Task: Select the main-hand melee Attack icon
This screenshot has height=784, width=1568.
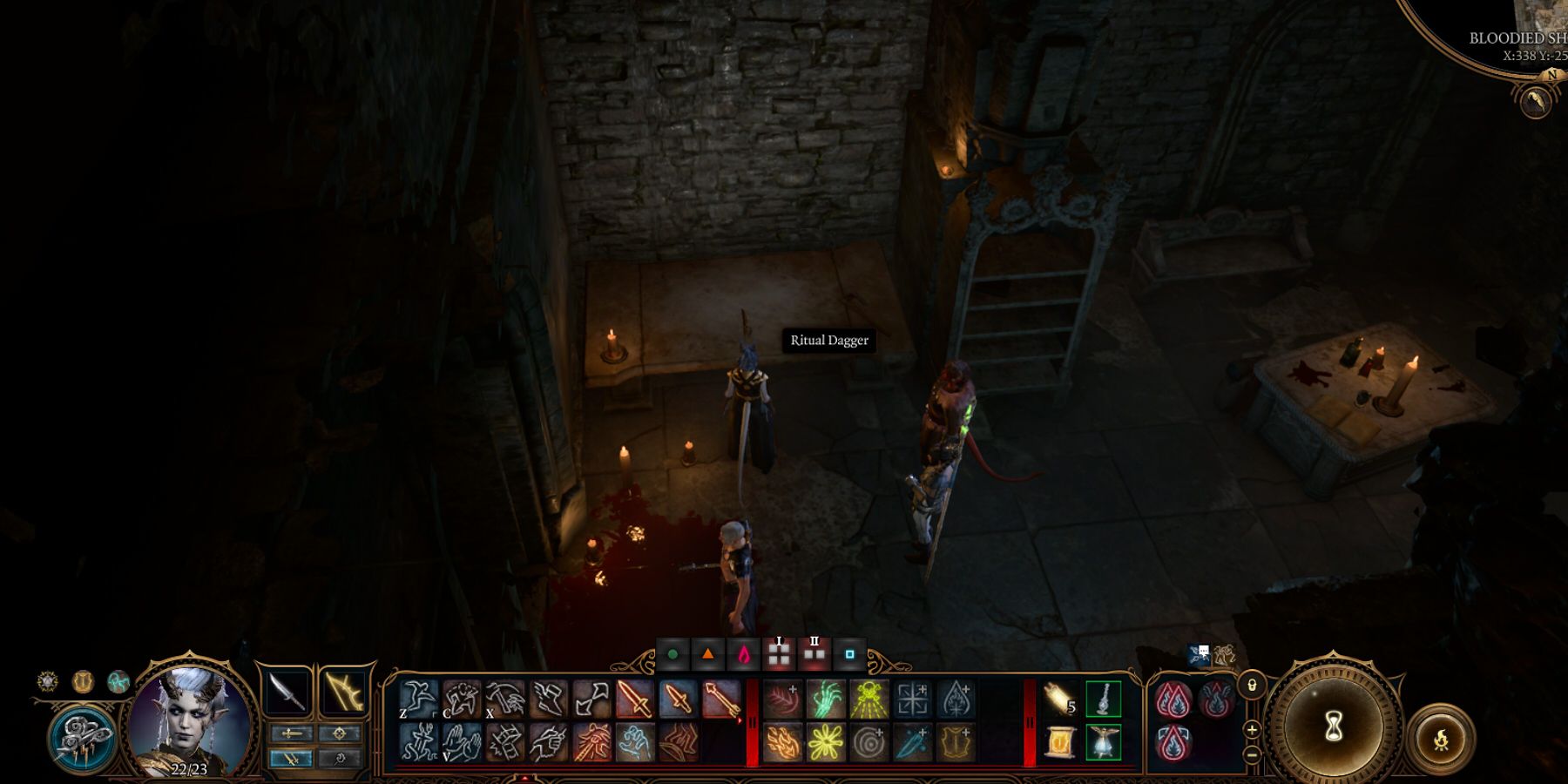Action: [635, 698]
